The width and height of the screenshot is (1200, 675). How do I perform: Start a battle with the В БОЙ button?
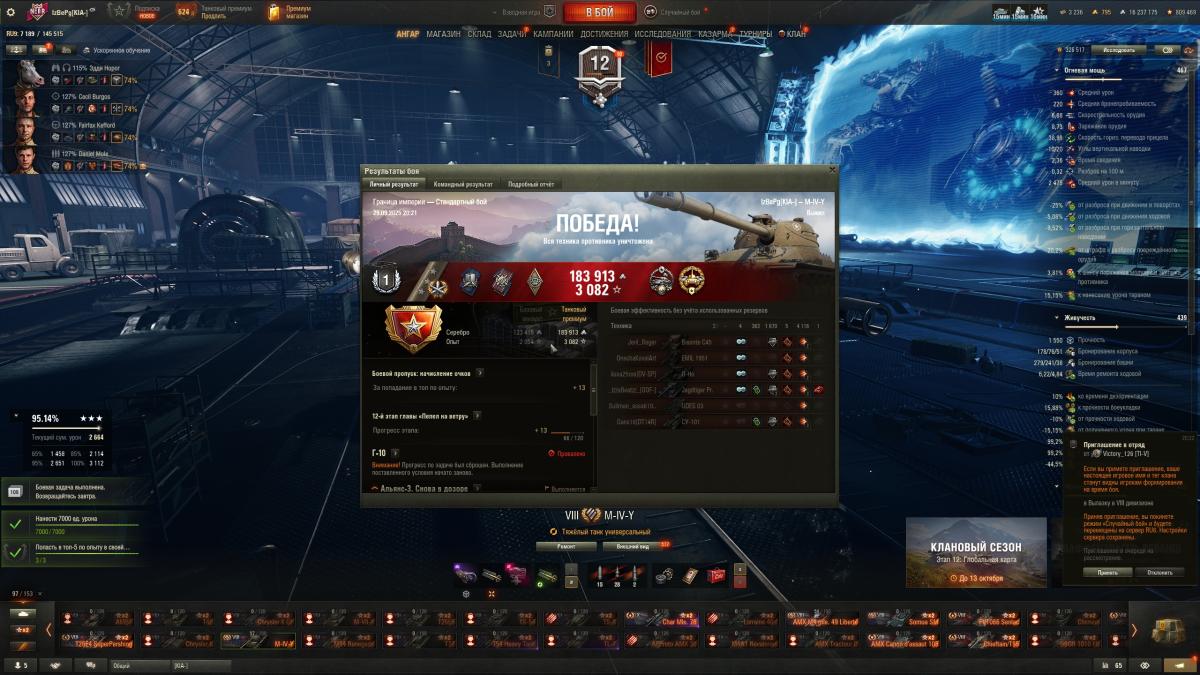[x=599, y=12]
